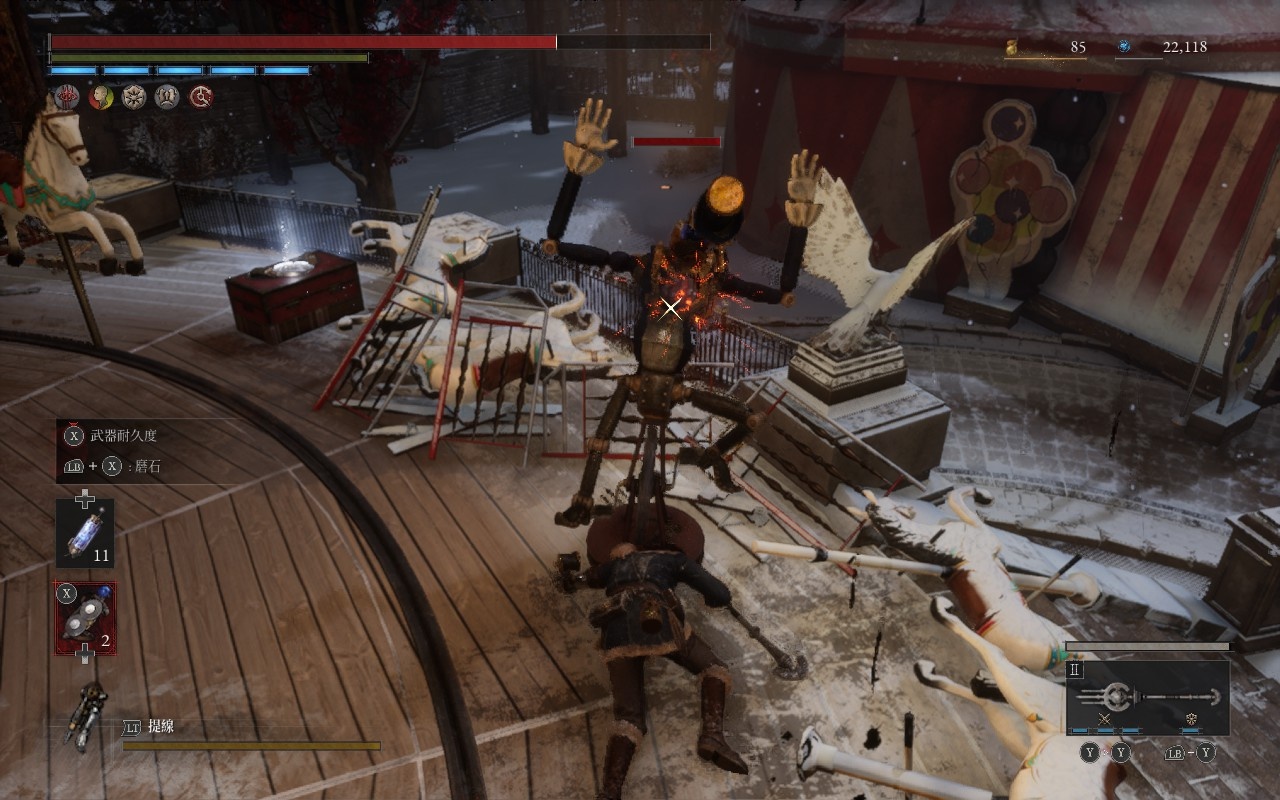Use the grinder item slot showing 2
This screenshot has height=800, width=1280.
(85, 618)
